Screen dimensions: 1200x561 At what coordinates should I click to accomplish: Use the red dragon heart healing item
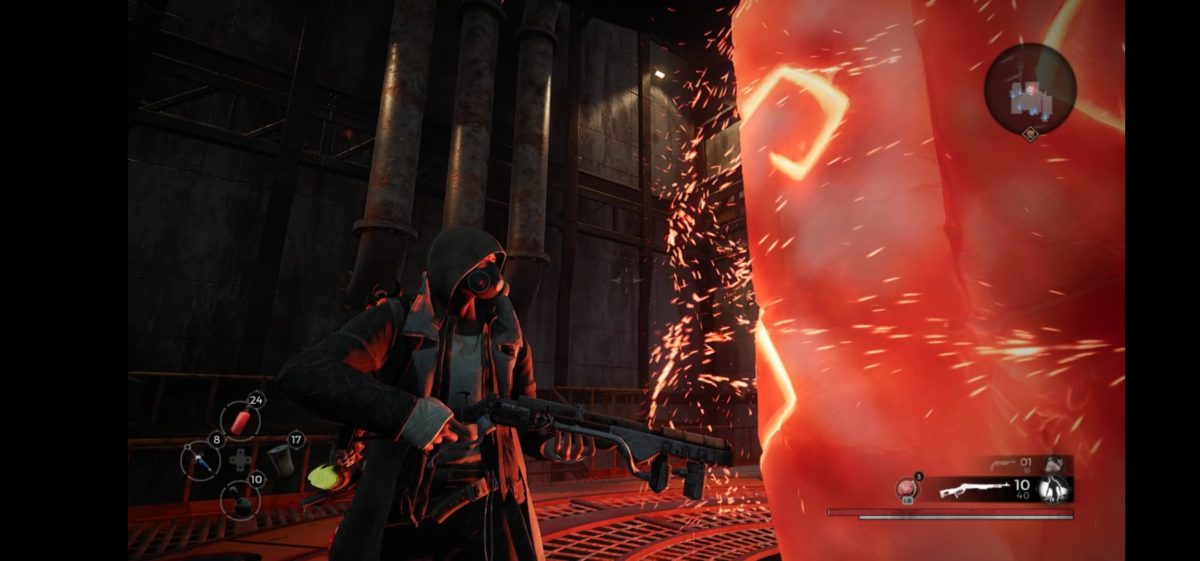point(907,489)
